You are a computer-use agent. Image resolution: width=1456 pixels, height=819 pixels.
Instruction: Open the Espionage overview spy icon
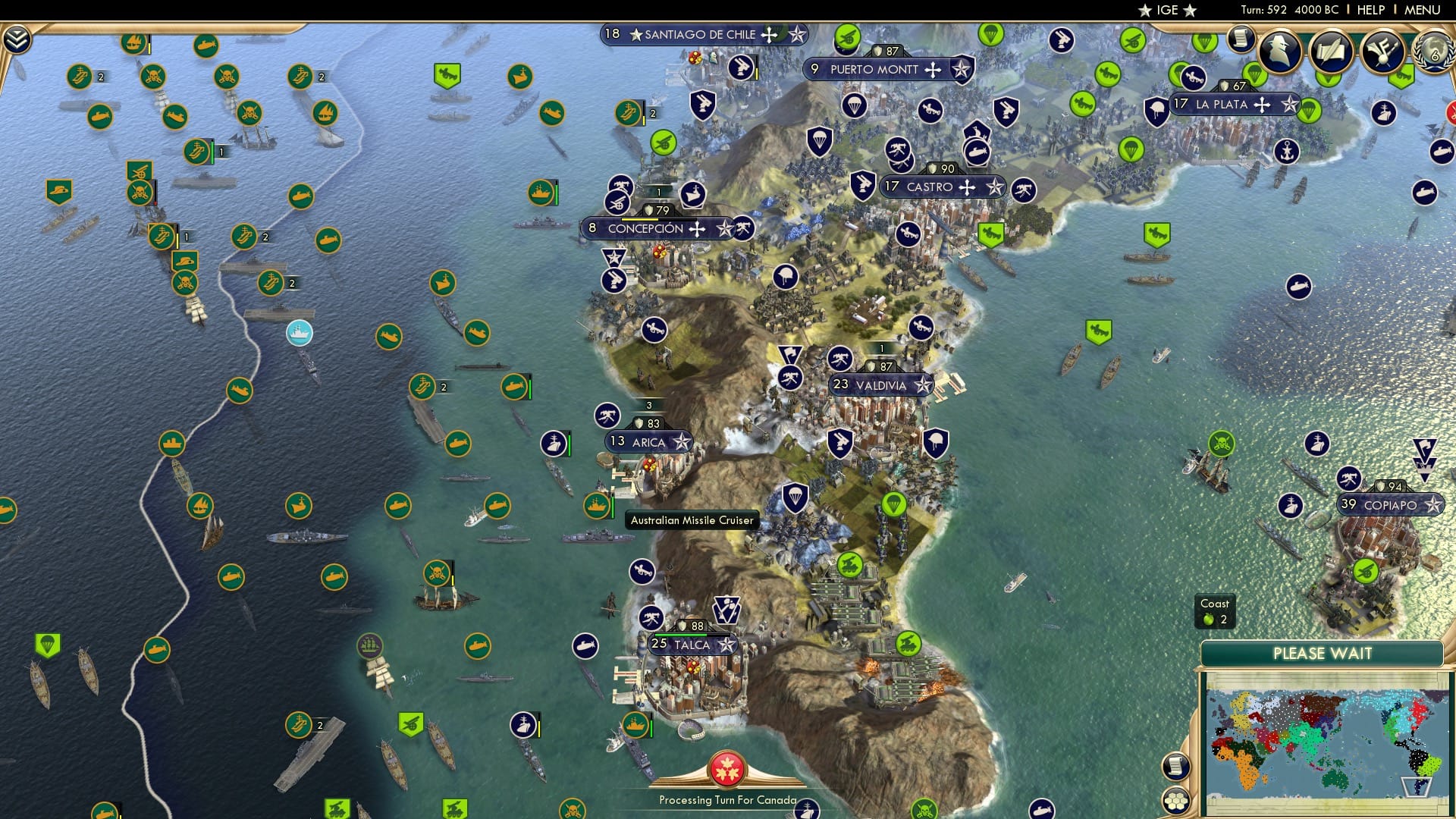pyautogui.click(x=1278, y=53)
